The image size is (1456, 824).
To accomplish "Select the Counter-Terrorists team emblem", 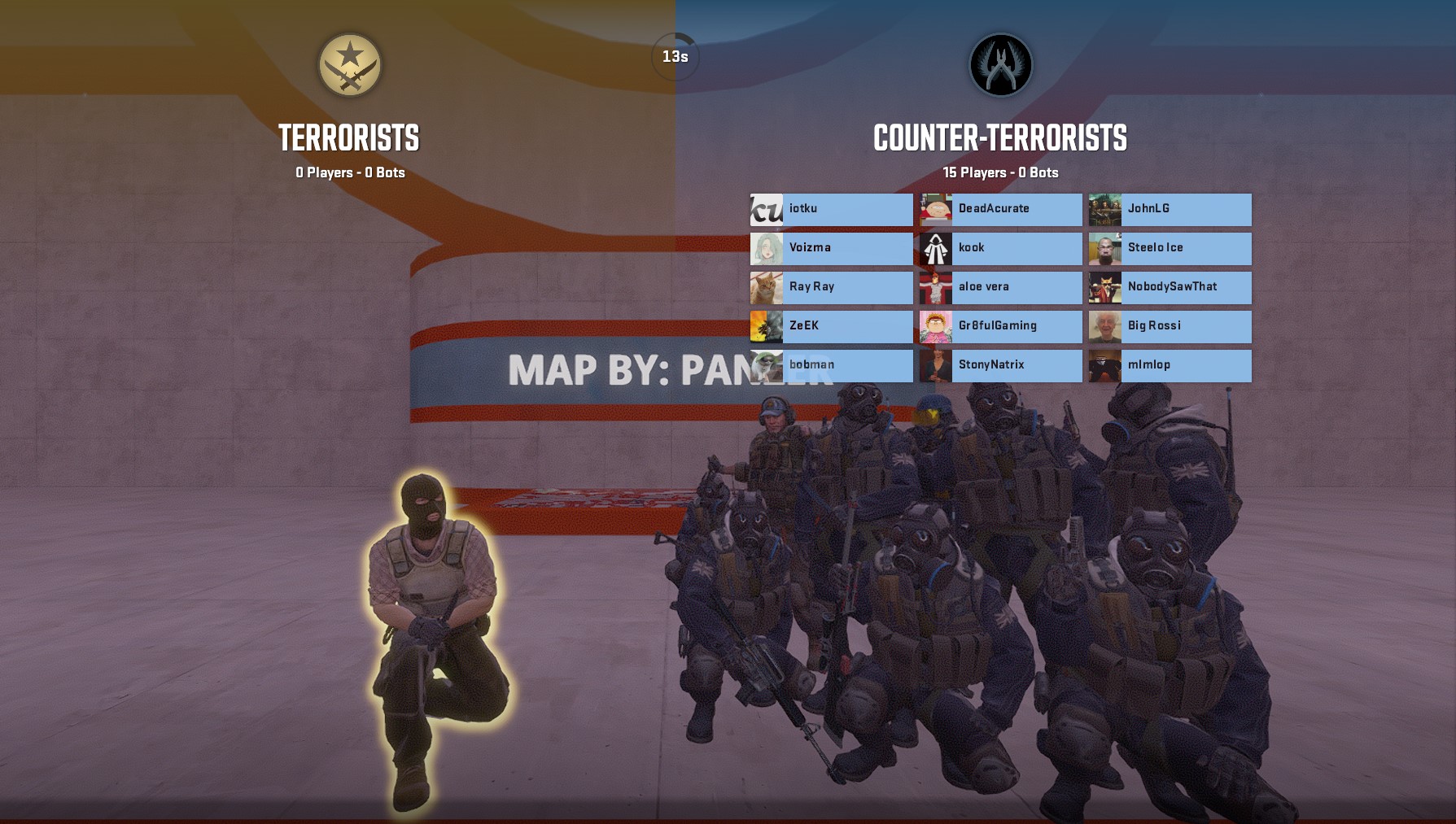I will [x=1001, y=65].
